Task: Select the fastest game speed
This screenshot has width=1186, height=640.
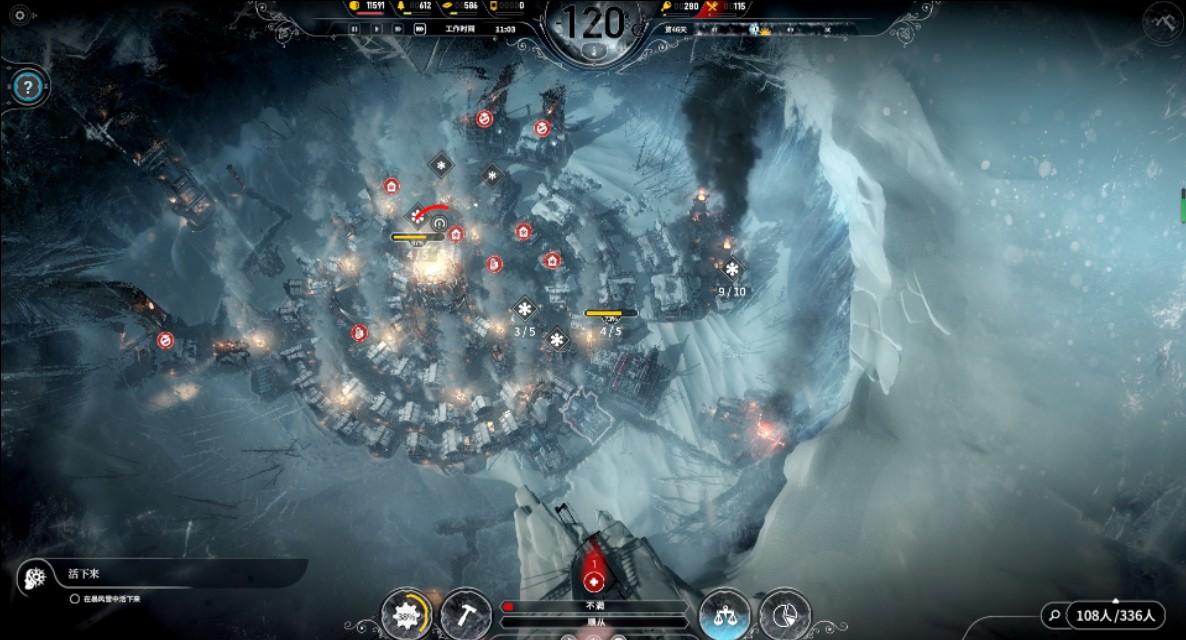Action: point(419,29)
